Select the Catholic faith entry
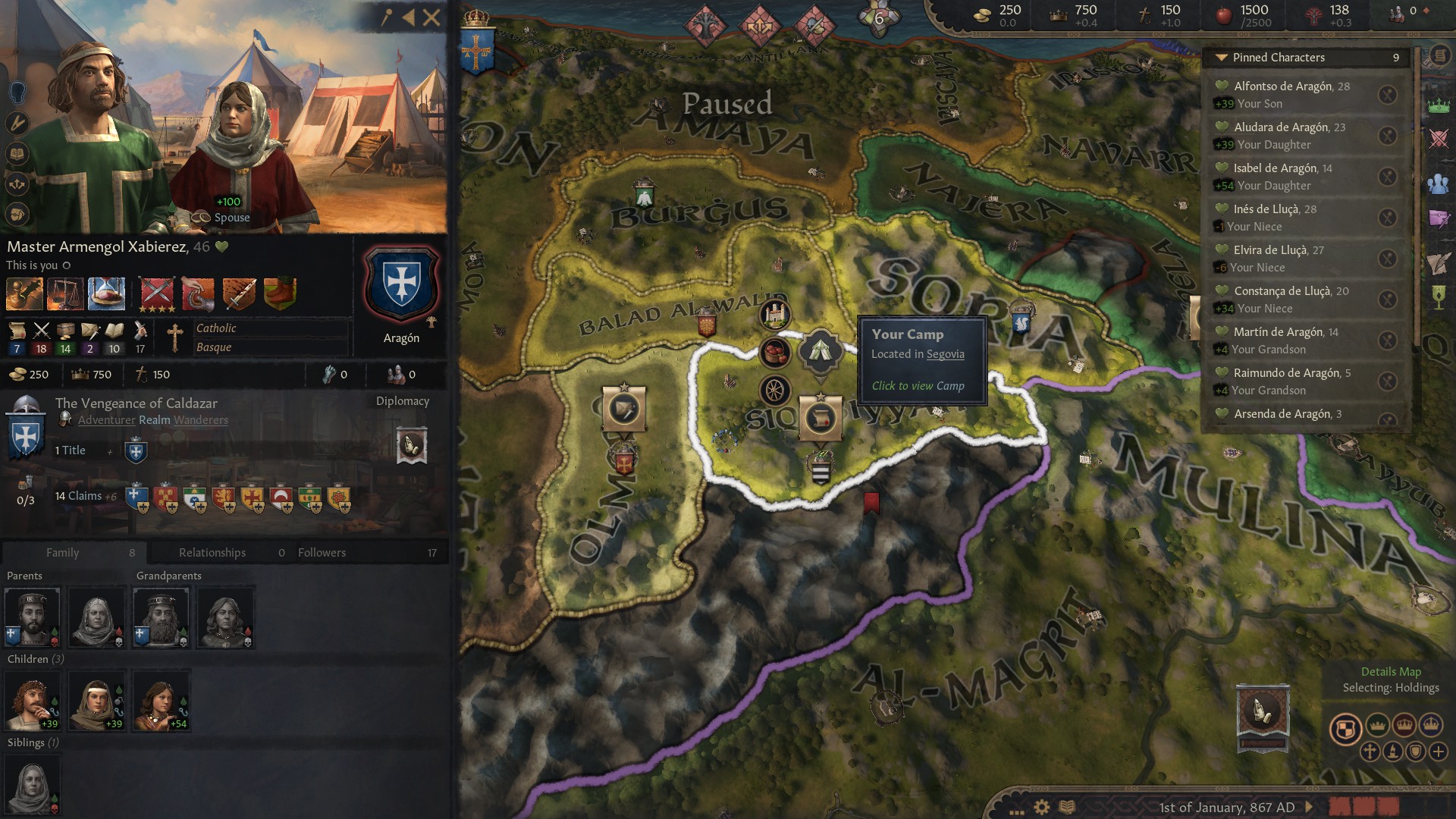This screenshot has width=1456, height=819. [x=217, y=328]
